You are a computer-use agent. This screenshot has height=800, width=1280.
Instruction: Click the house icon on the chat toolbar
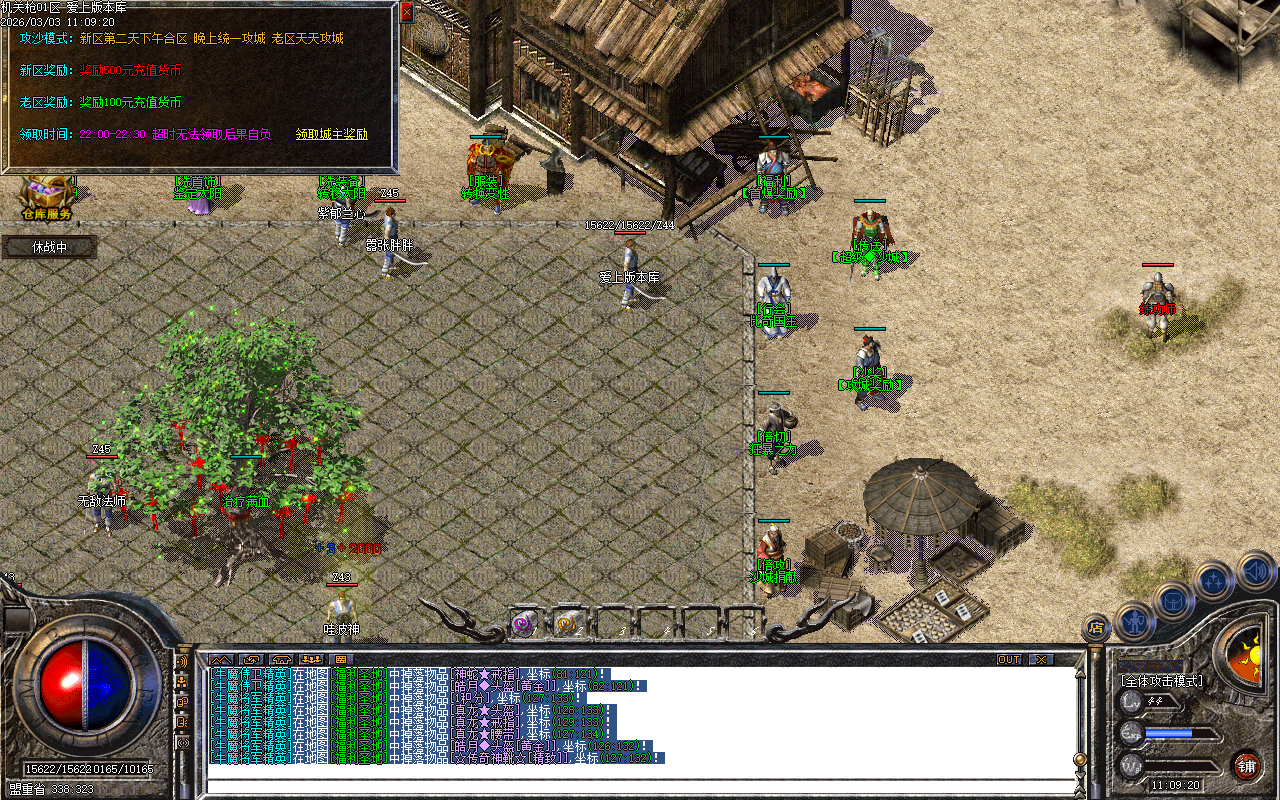281,659
